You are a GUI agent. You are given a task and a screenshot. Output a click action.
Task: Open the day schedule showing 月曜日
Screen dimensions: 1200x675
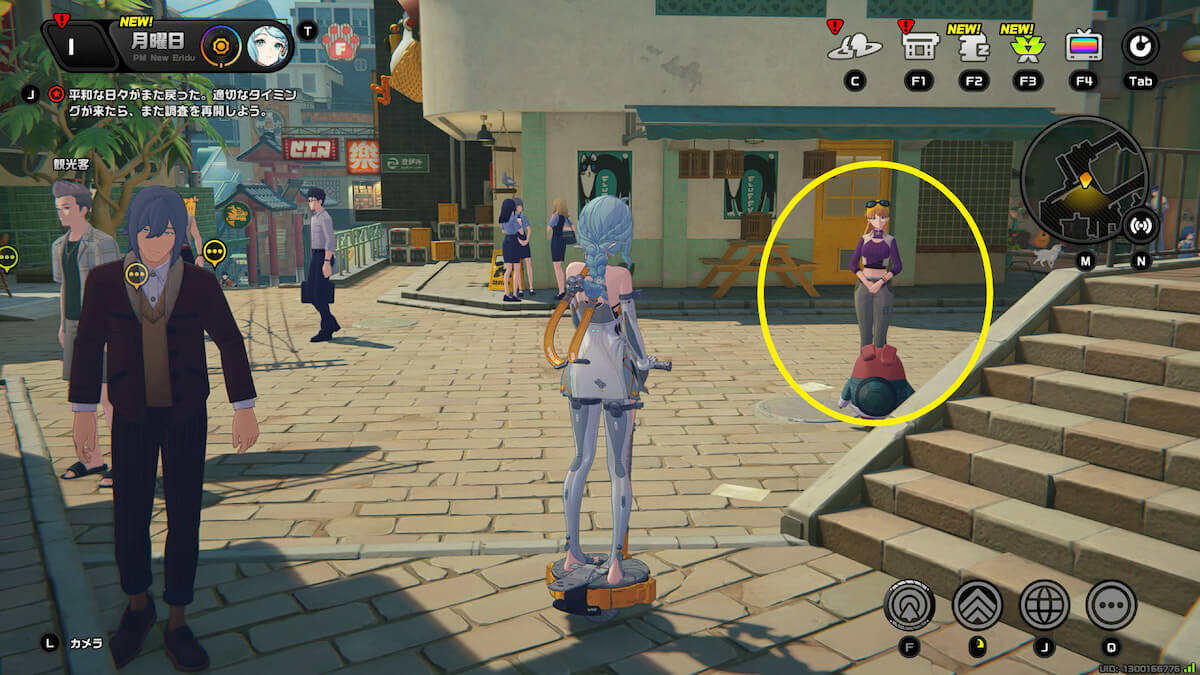pyautogui.click(x=158, y=41)
